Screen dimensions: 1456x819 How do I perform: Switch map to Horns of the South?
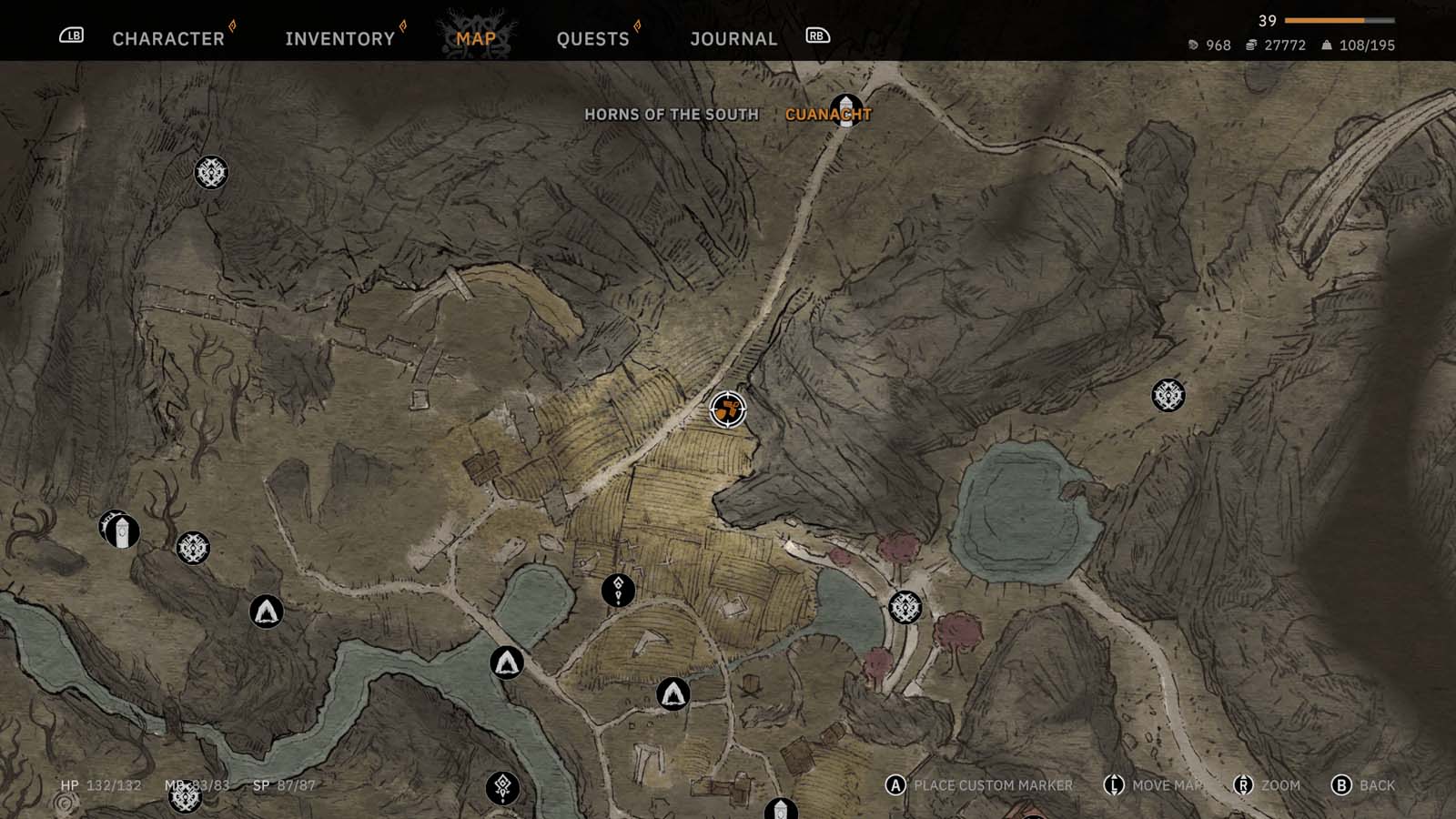671,115
